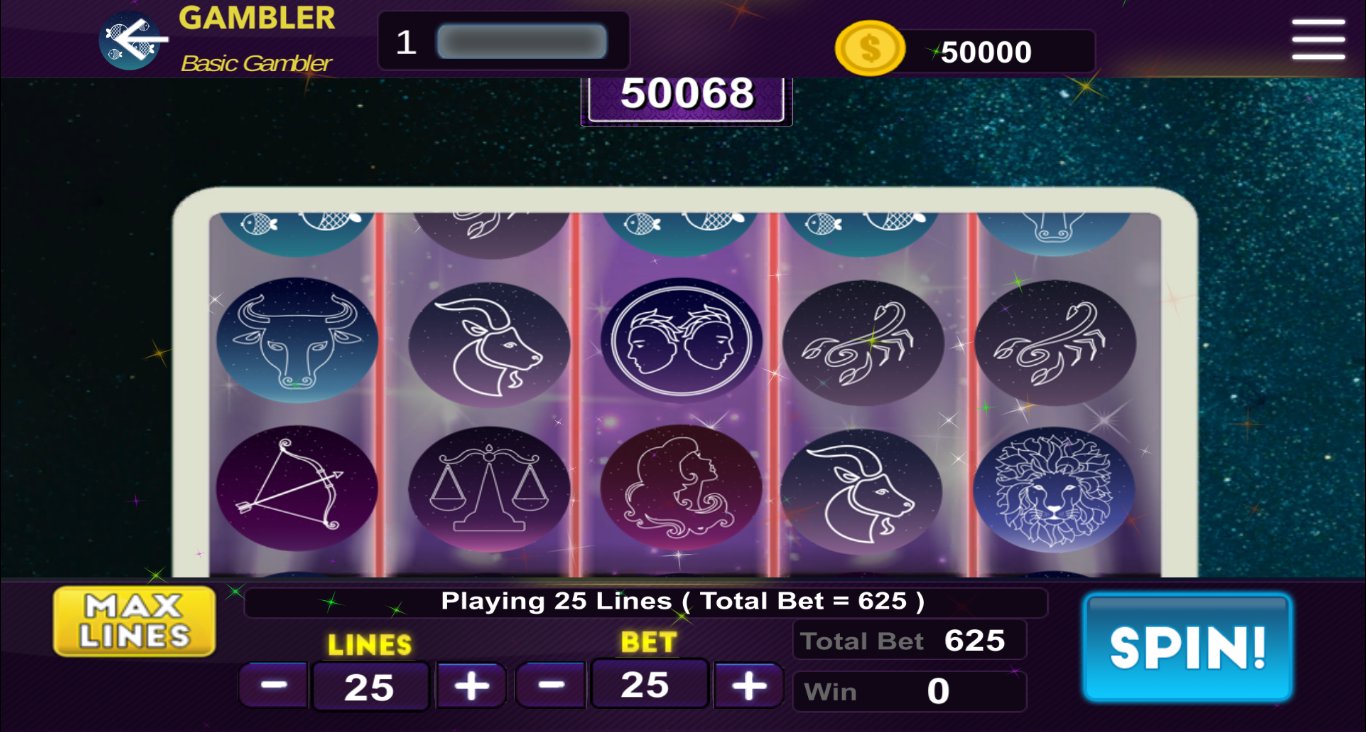Decrease the LINES count with minus
Viewport: 1366px width, 732px height.
coord(273,685)
